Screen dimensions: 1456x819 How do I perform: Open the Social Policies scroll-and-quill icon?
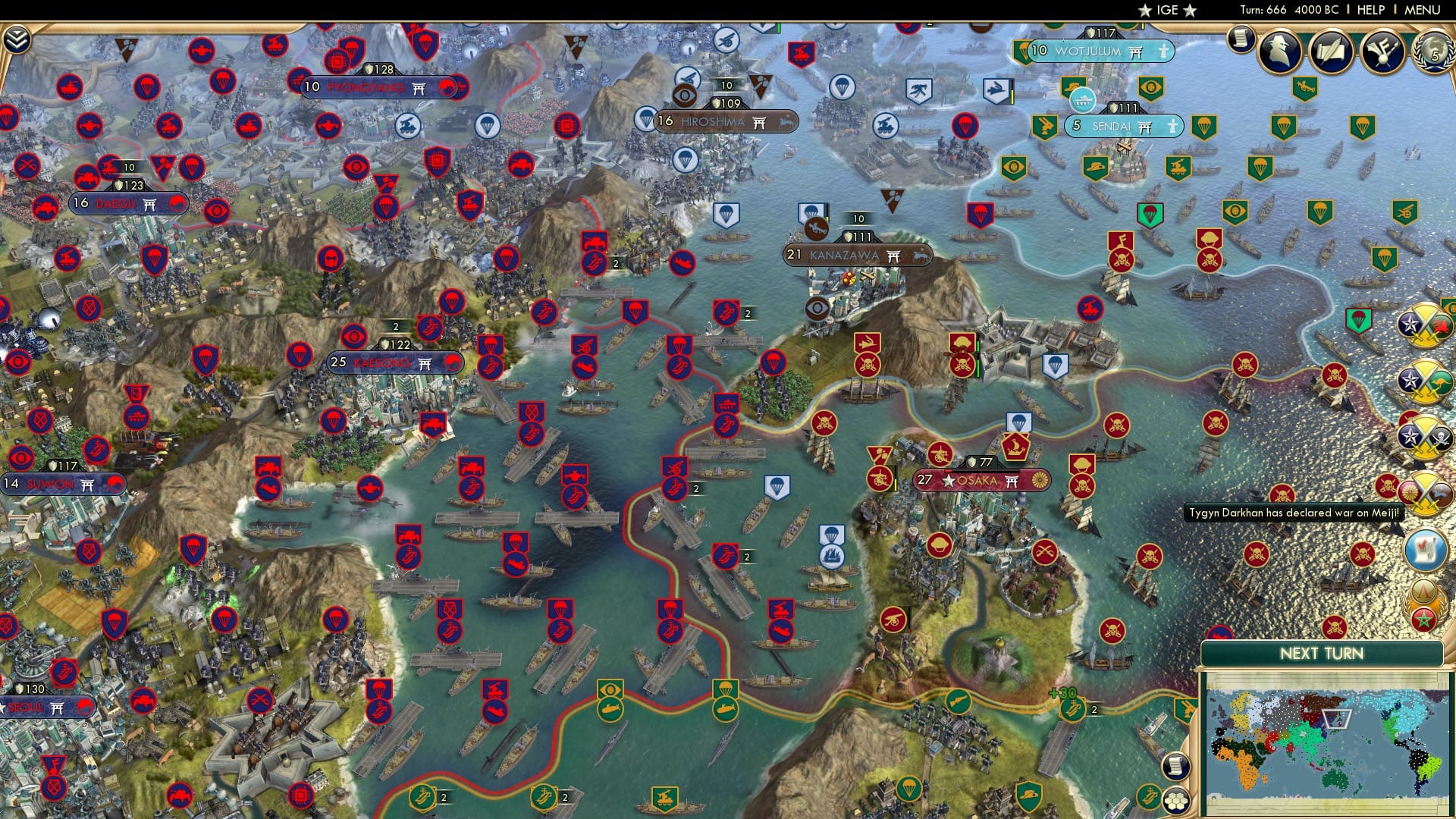1331,52
